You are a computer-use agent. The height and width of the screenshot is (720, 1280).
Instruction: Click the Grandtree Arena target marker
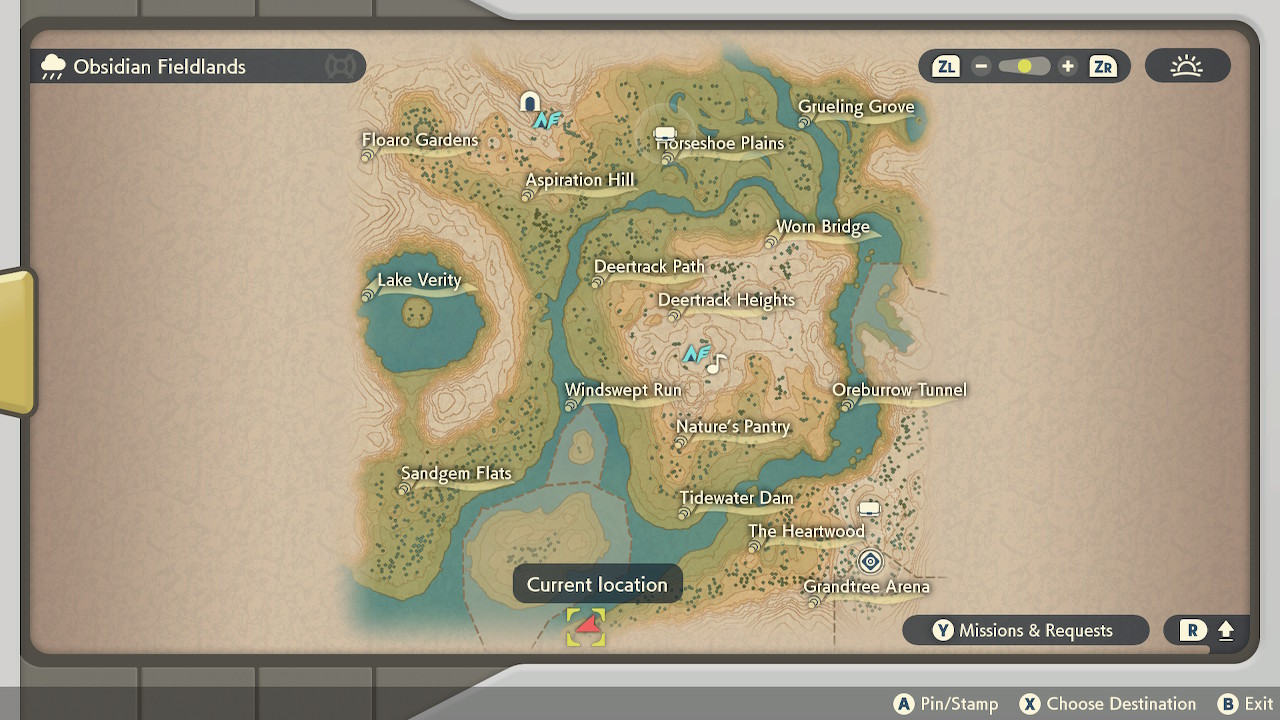870,562
